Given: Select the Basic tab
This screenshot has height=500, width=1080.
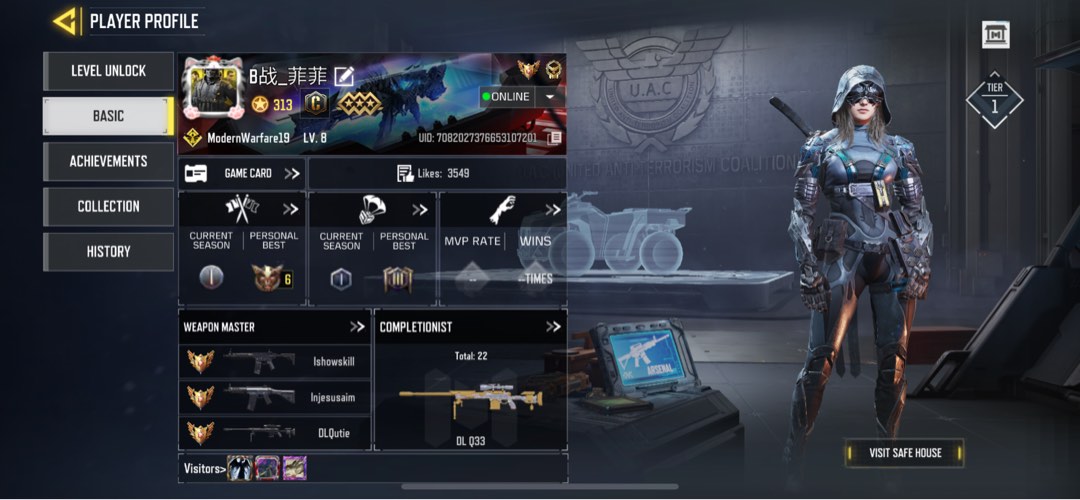Looking at the screenshot, I should coord(108,116).
